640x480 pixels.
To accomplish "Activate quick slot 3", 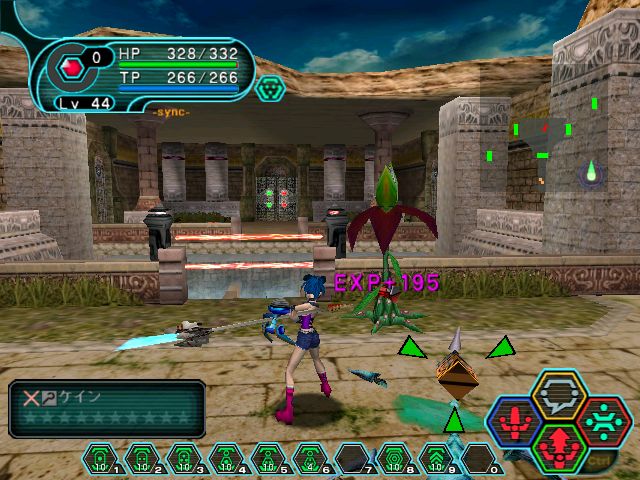I will (183, 458).
